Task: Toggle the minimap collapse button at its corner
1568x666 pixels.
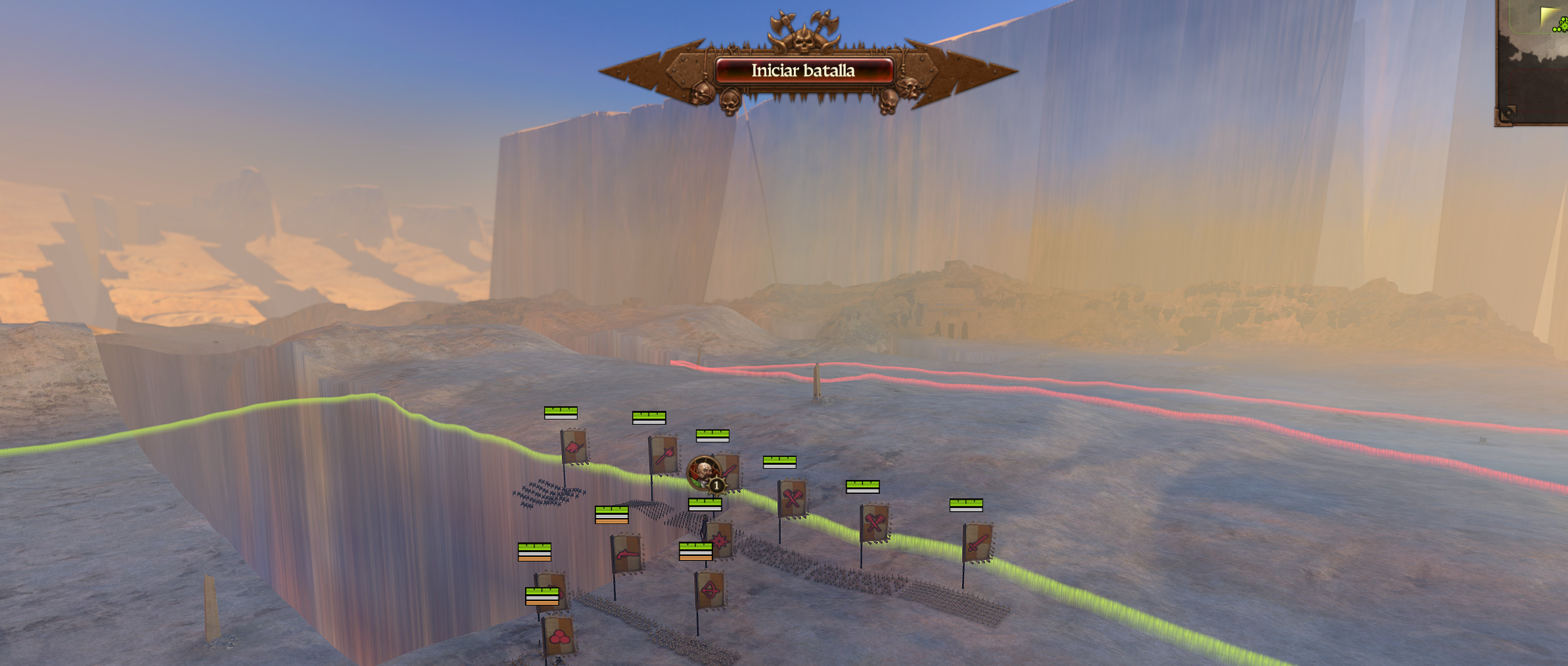Action: [x=1509, y=112]
